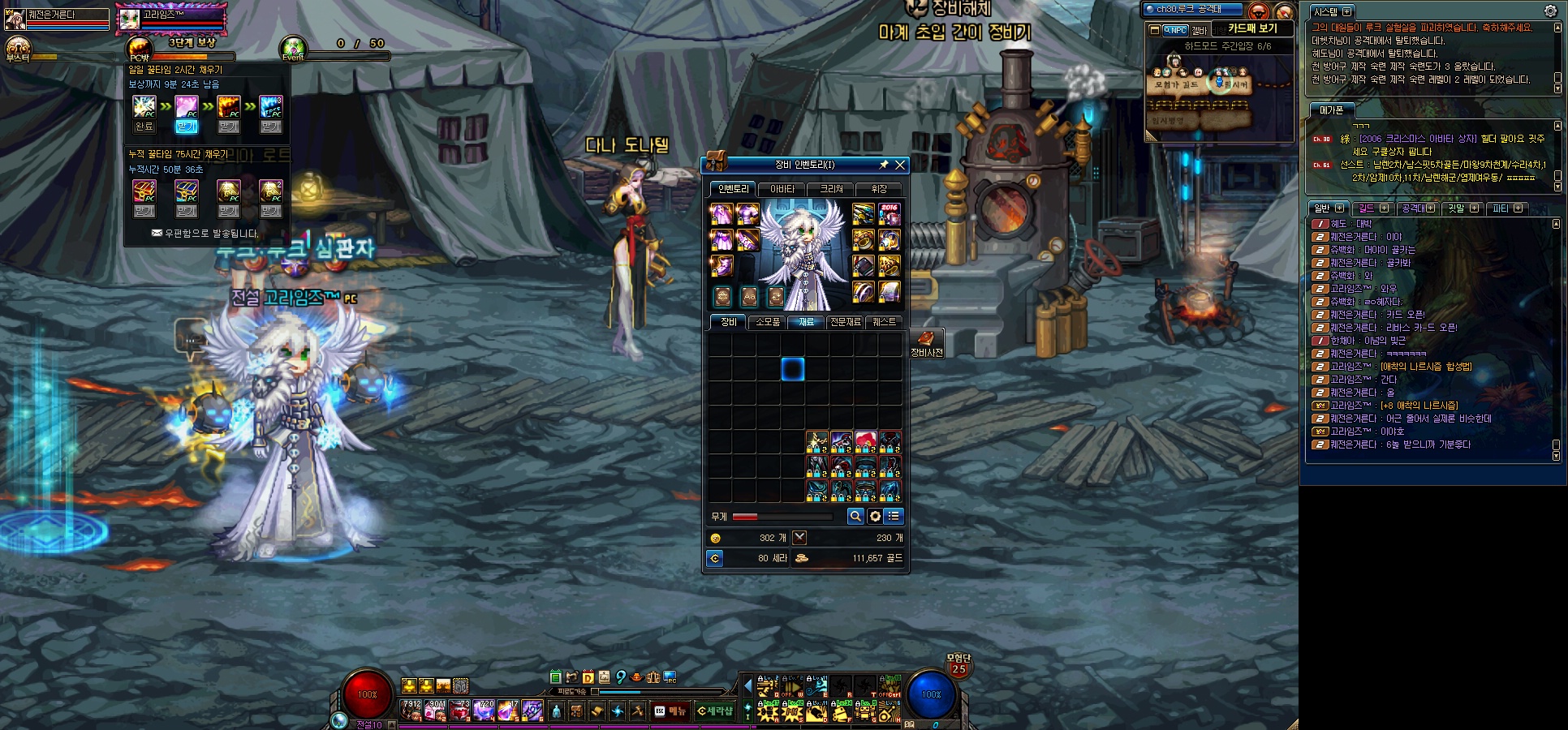Select the 소모품 (Consumables) inventory tab
Image resolution: width=1568 pixels, height=730 pixels.
pyautogui.click(x=767, y=322)
